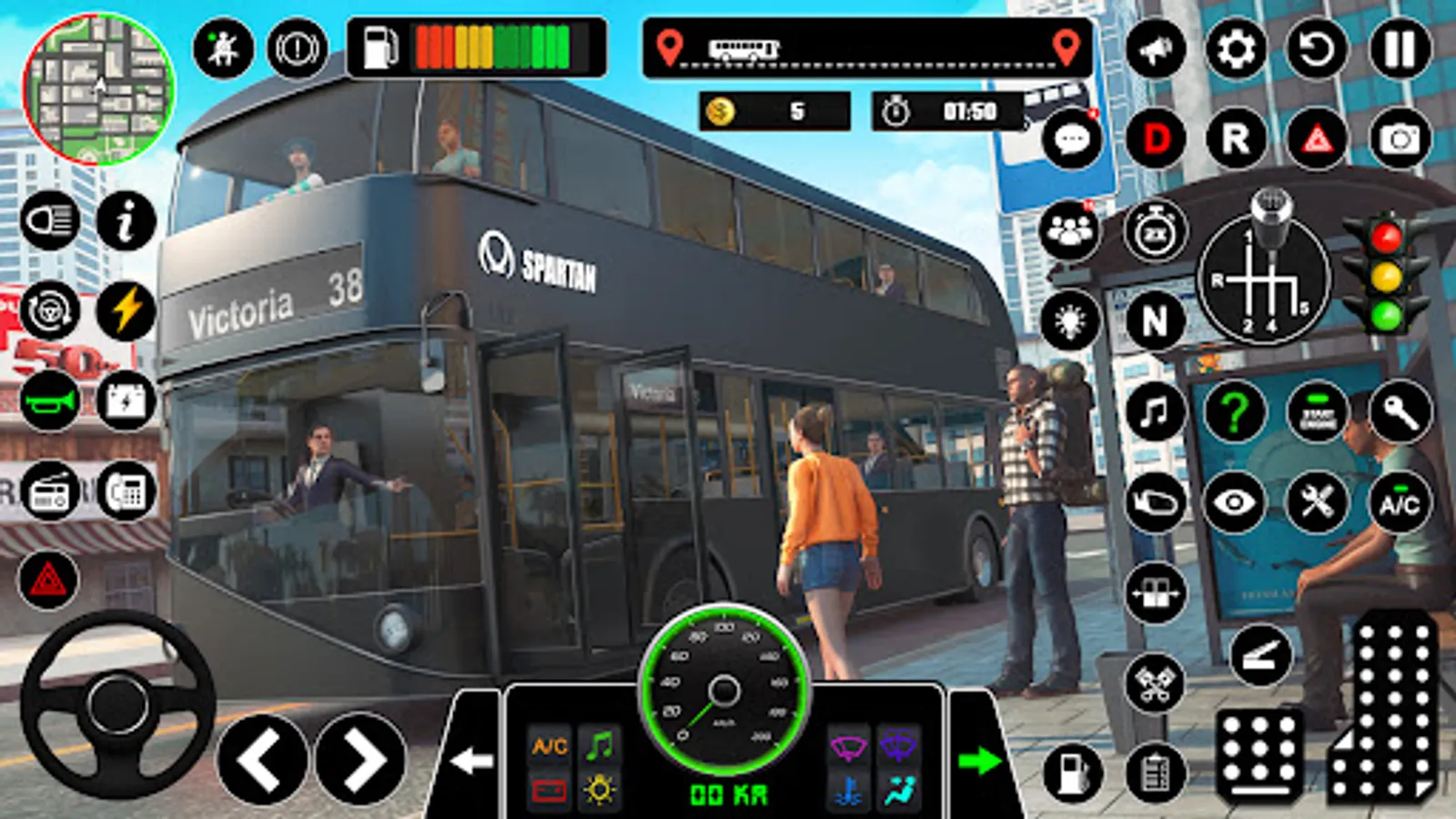Activate the green right turn indicator
Screen dimensions: 1456x819
(979, 761)
